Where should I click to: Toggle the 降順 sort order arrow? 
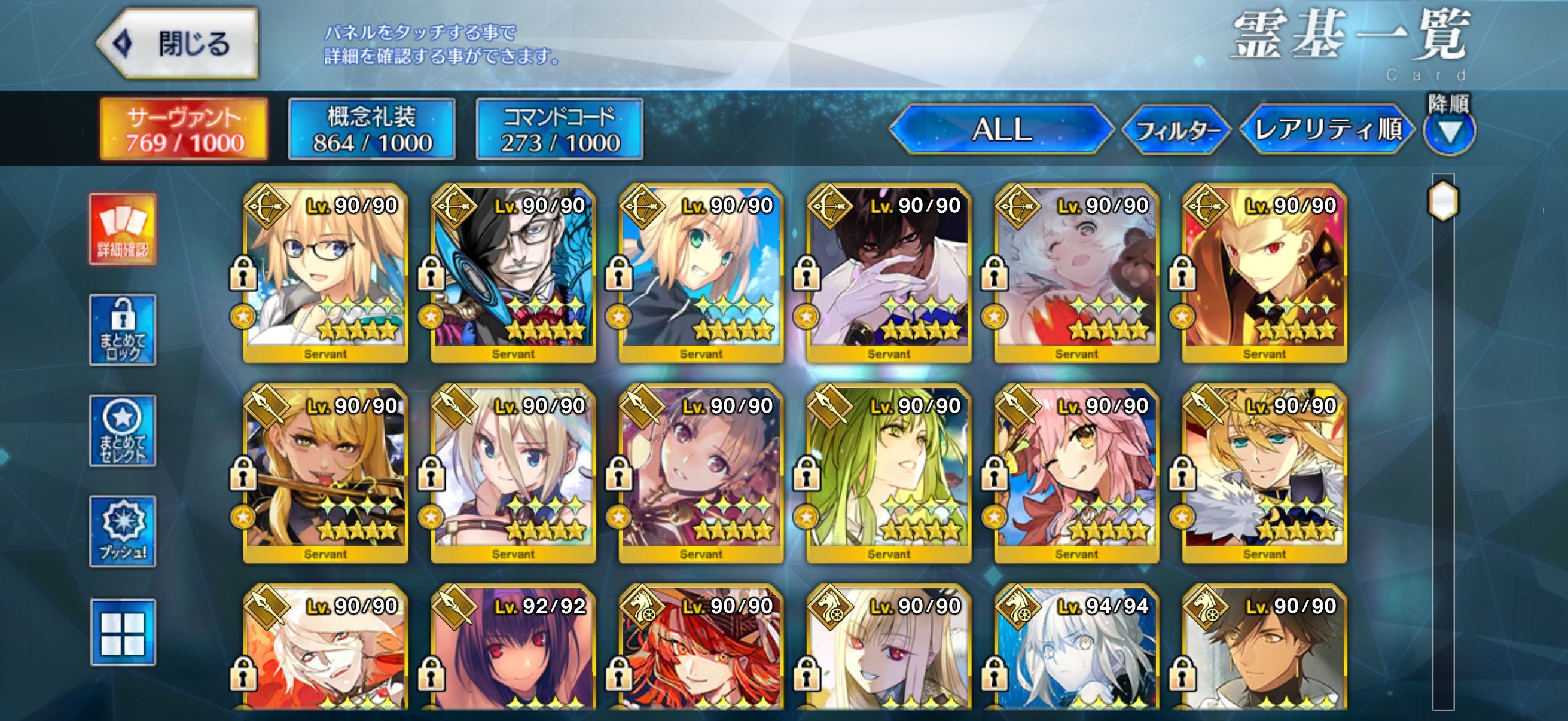point(1448,132)
